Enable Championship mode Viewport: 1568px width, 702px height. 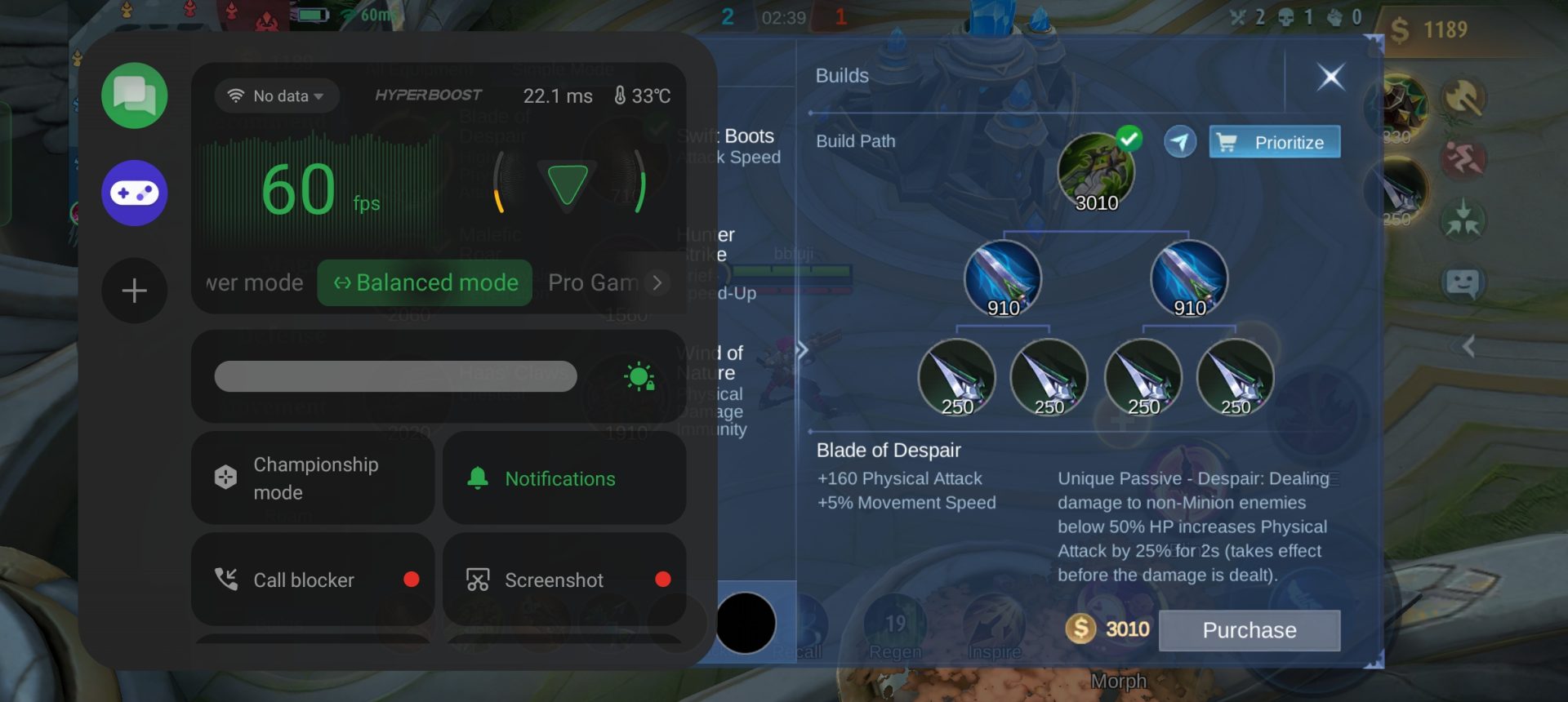tap(312, 478)
